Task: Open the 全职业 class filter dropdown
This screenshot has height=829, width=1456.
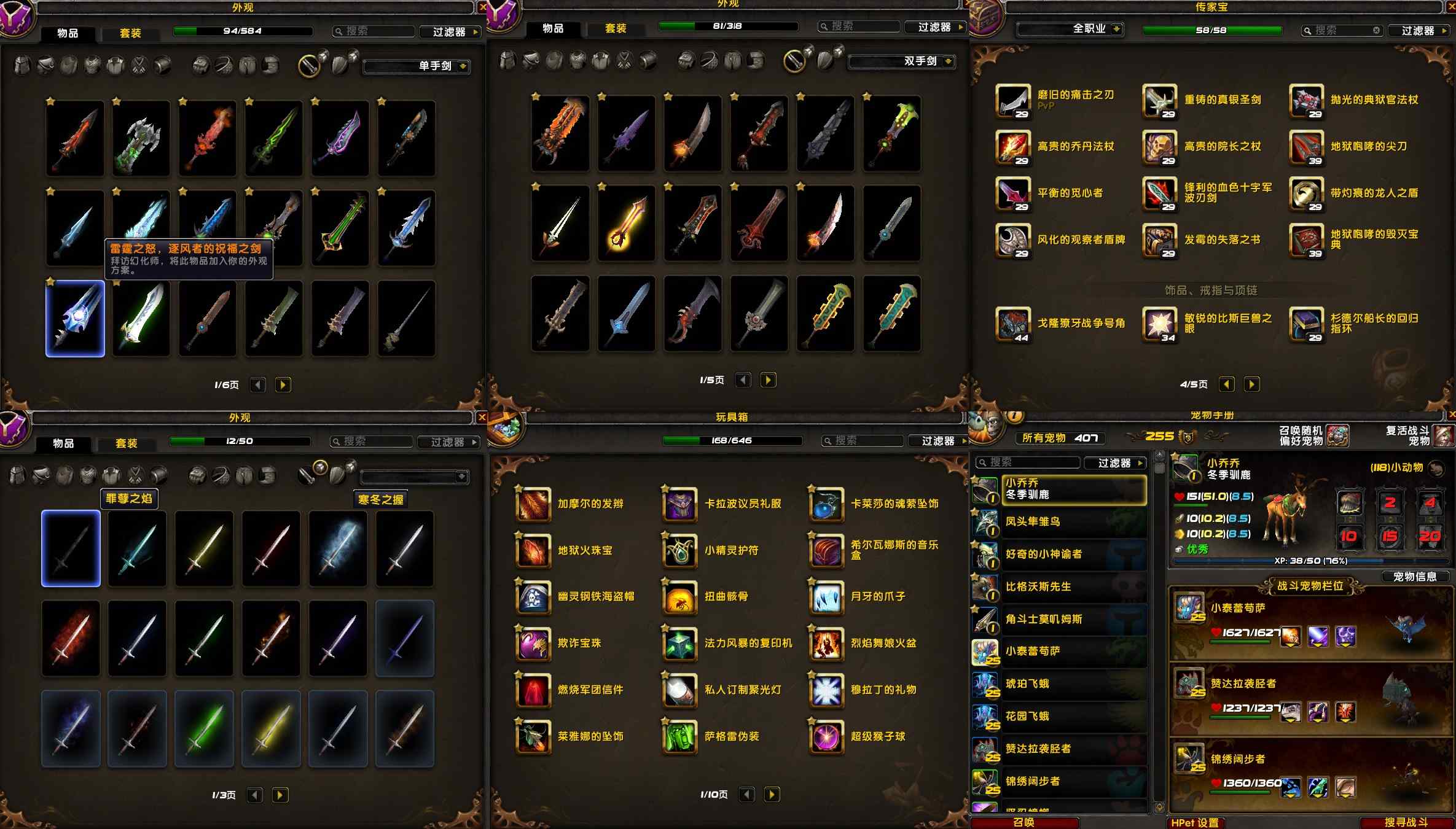Action: click(1070, 29)
